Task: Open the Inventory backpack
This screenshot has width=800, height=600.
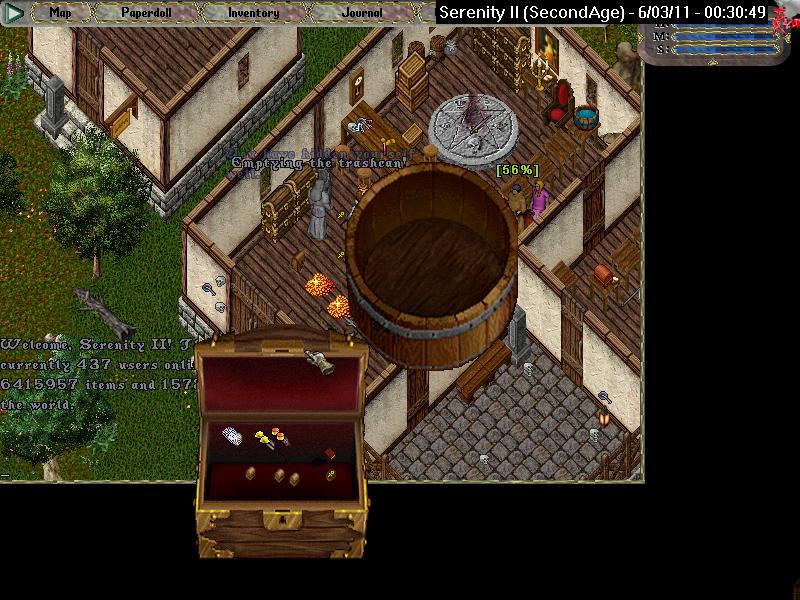Action: pos(253,14)
